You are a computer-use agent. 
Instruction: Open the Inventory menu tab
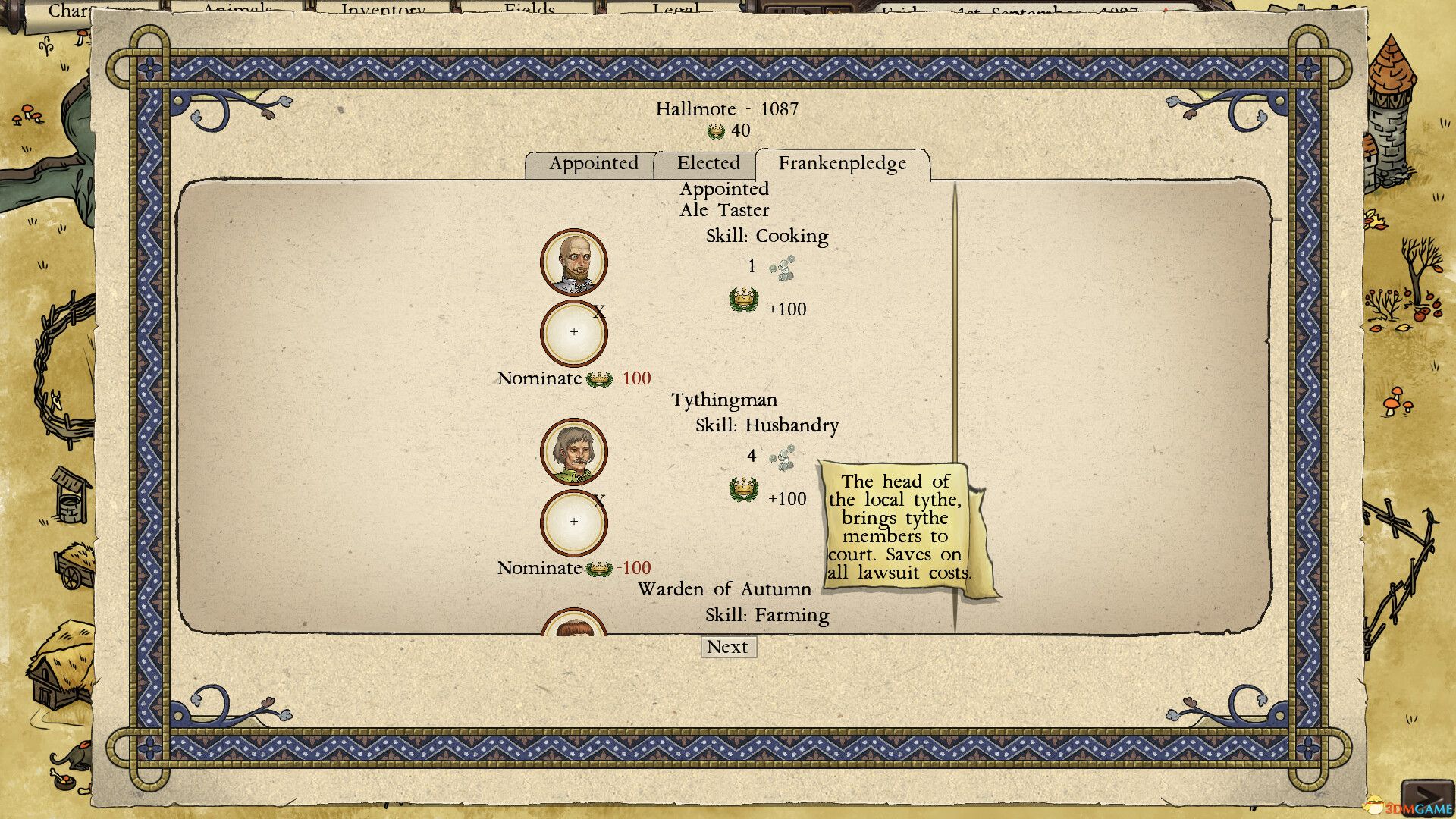point(383,9)
